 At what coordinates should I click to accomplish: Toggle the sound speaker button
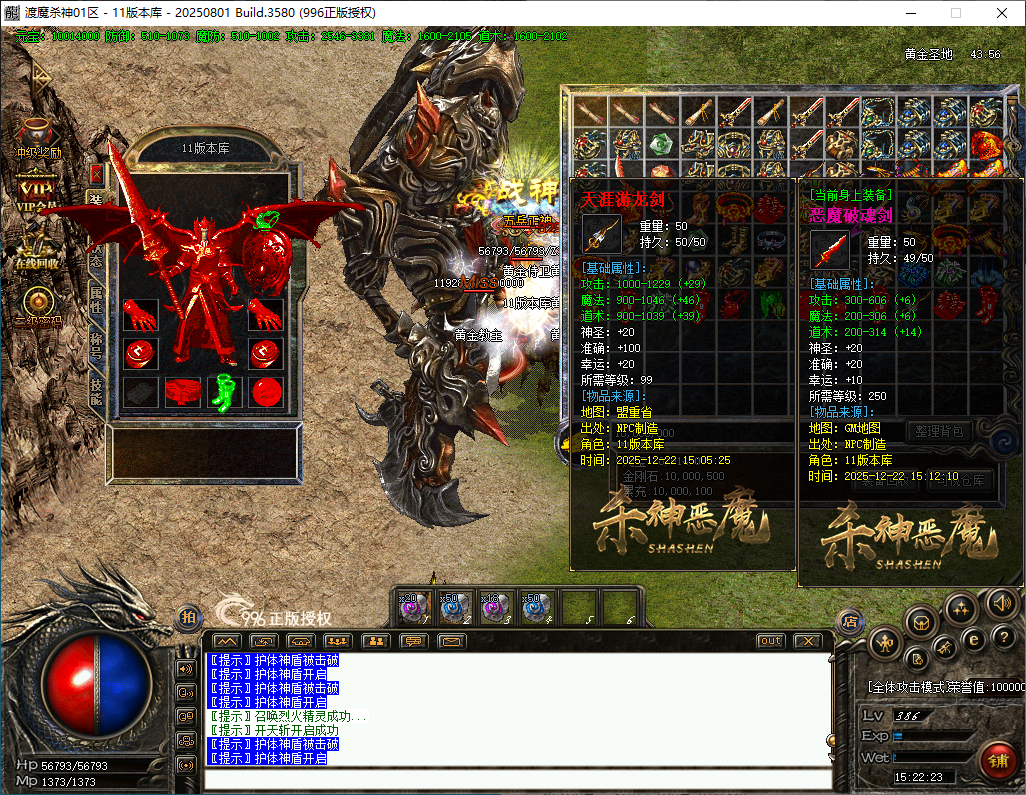pyautogui.click(x=1001, y=603)
